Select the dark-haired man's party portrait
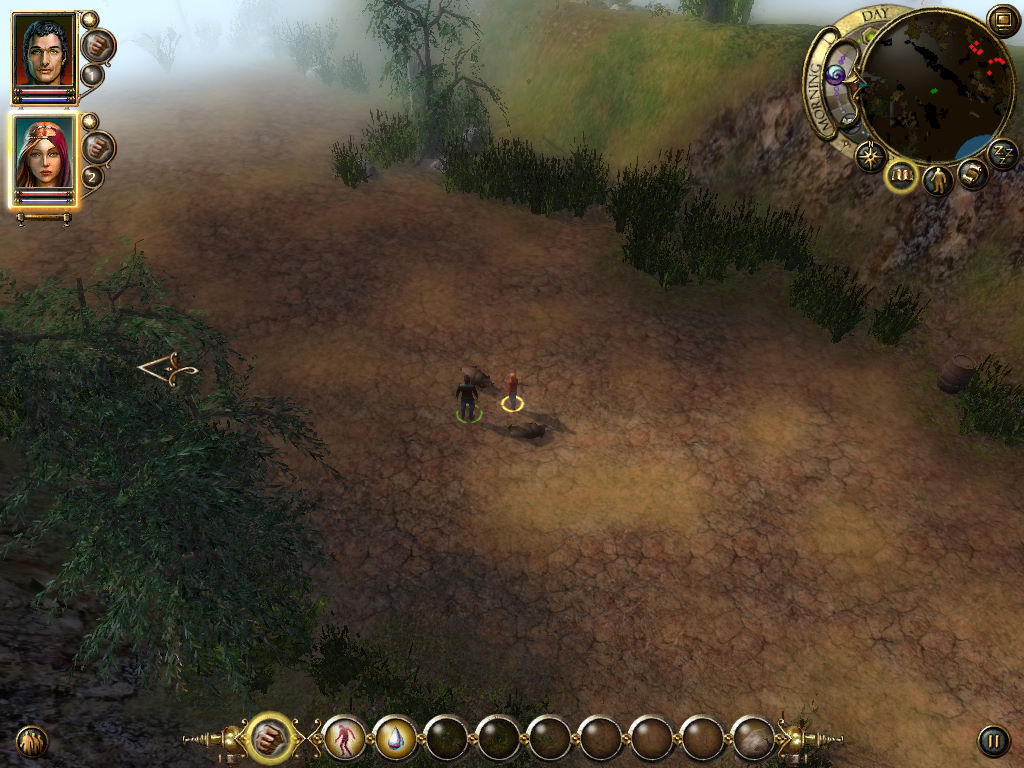 click(x=44, y=53)
